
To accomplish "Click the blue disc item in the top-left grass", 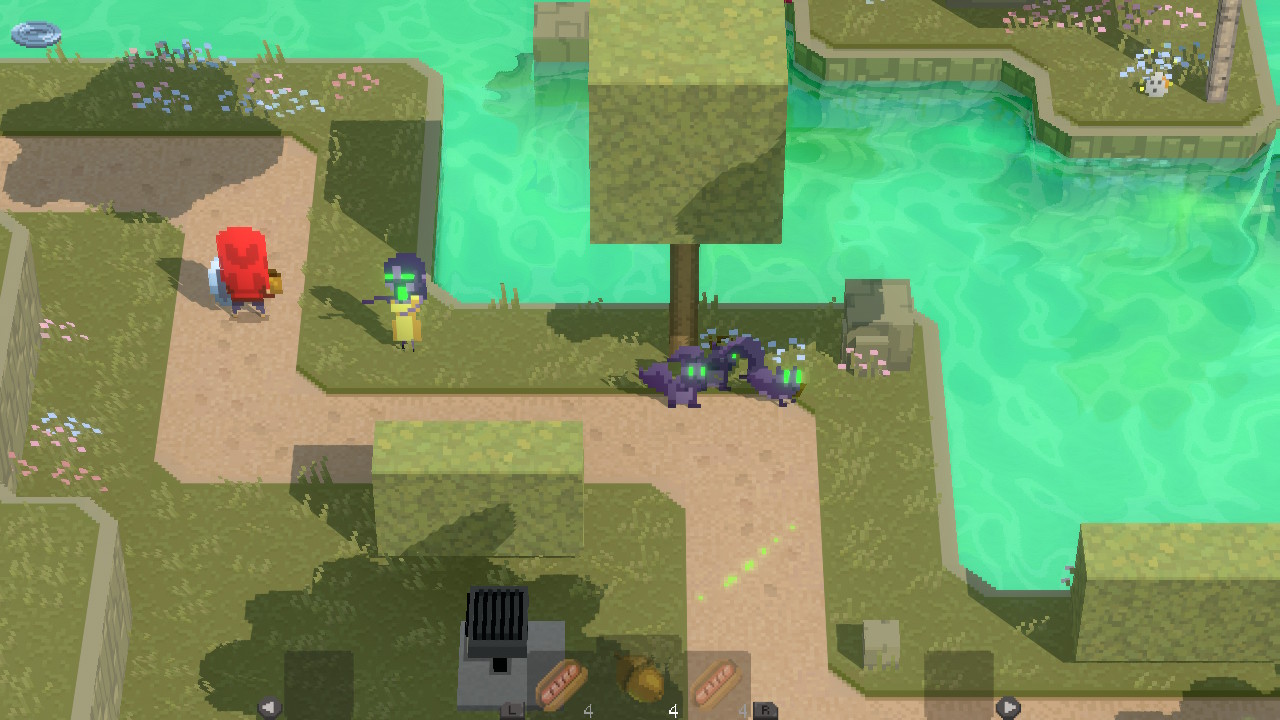I will pyautogui.click(x=38, y=36).
